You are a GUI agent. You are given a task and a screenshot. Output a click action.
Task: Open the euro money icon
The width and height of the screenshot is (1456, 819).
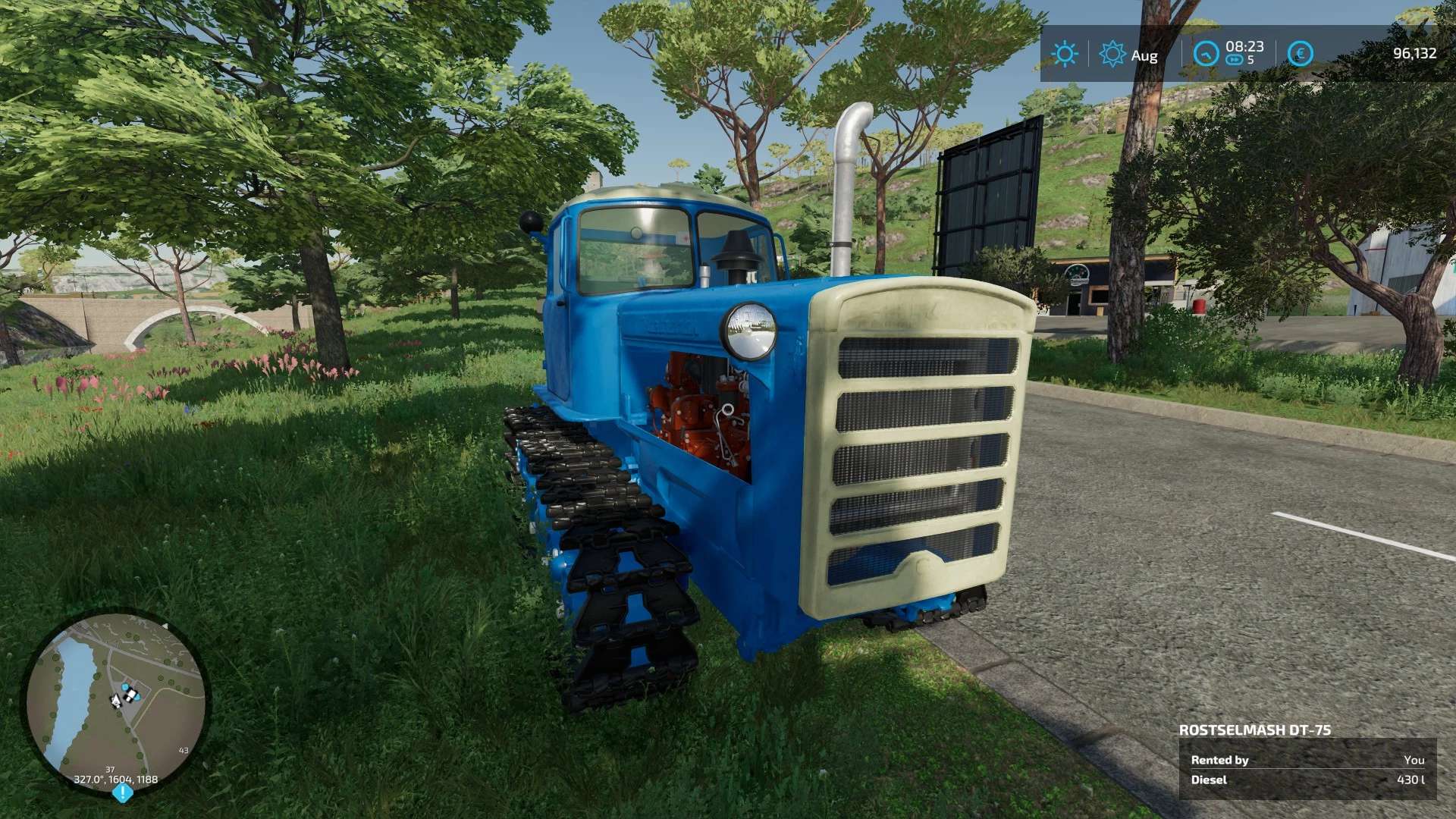coord(1300,54)
